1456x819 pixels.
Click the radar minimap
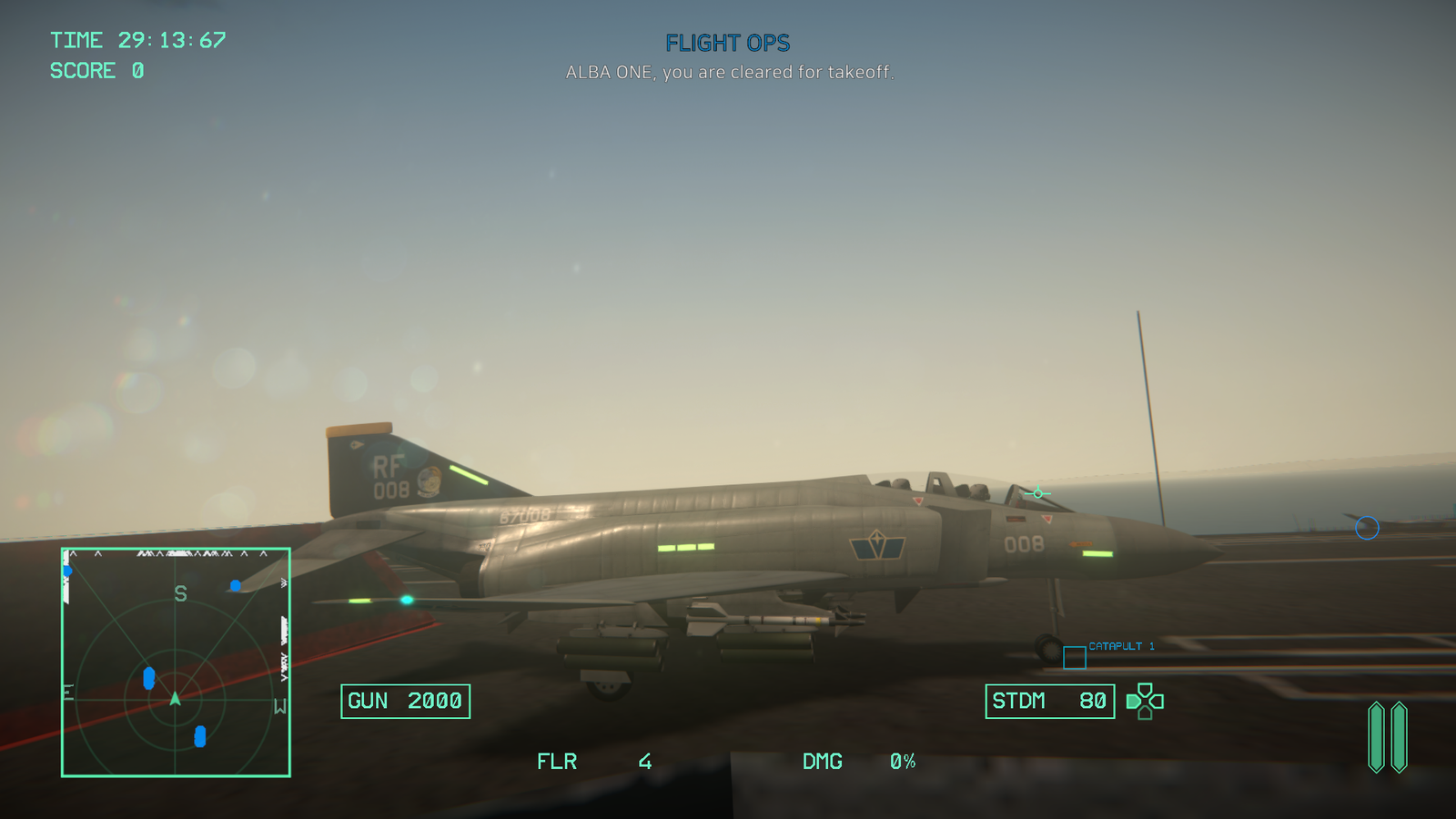pos(176,662)
